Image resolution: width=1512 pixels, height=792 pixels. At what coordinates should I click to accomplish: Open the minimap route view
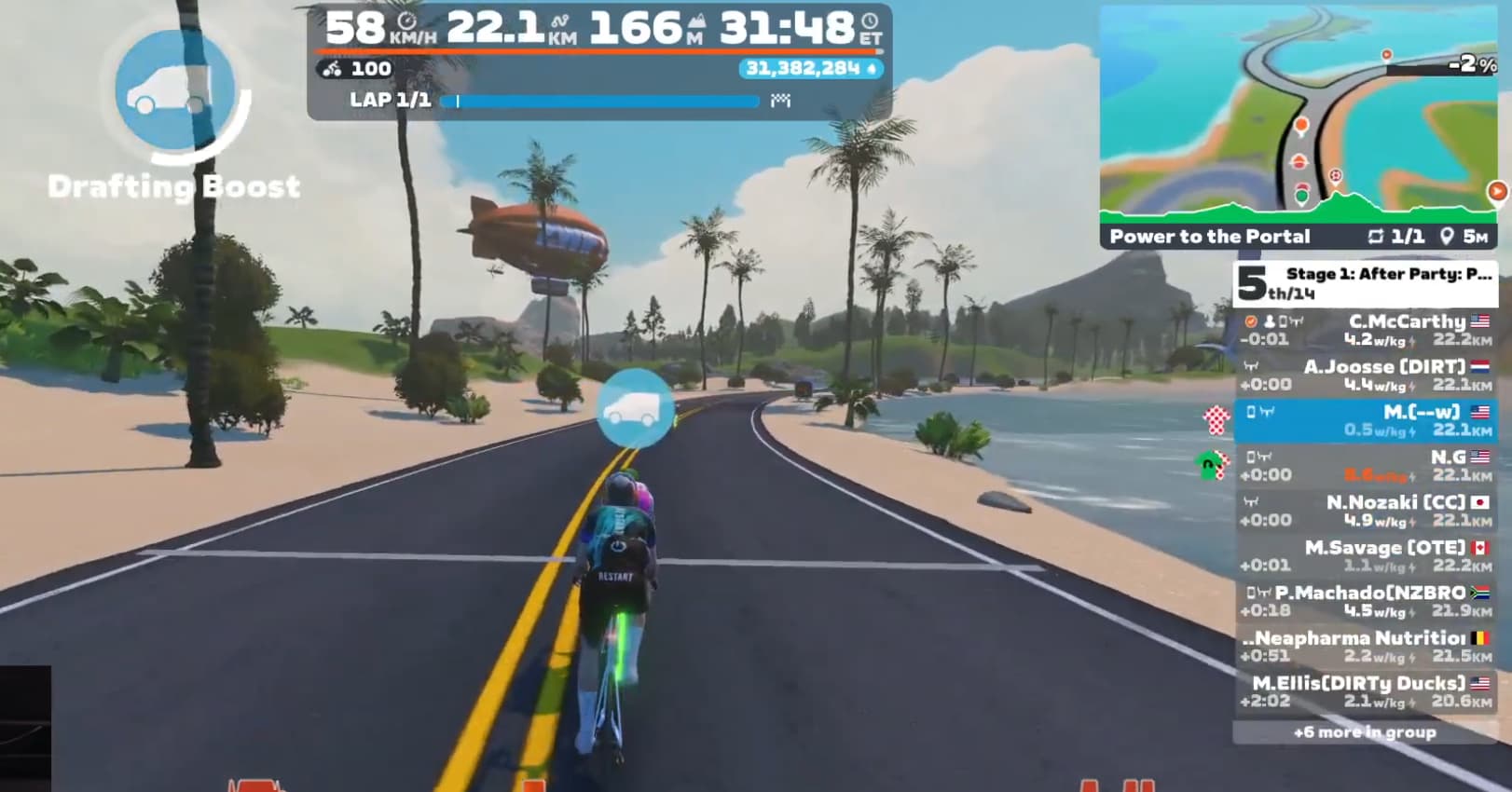[x=1299, y=110]
